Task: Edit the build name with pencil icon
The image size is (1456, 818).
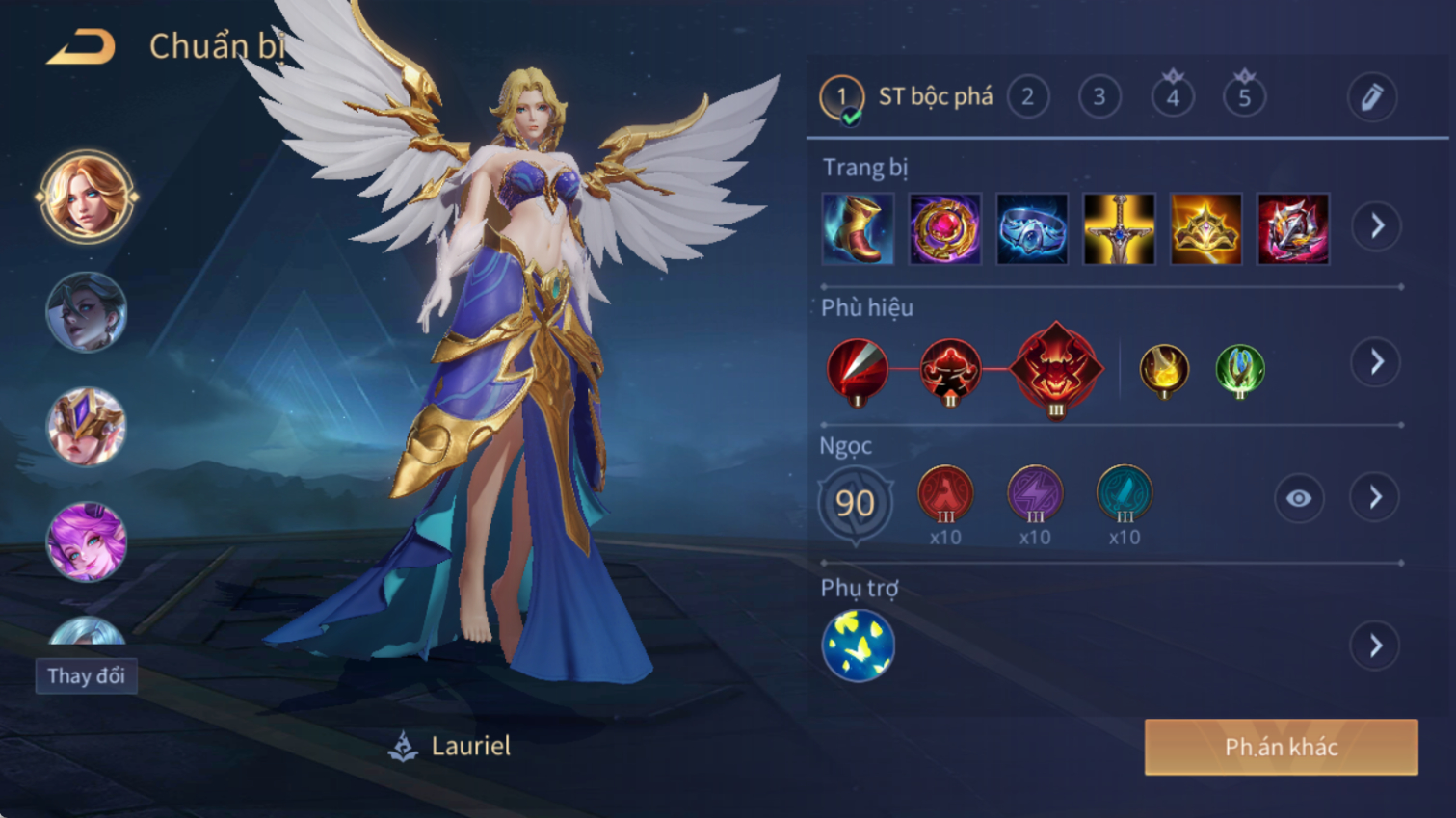Action: tap(1371, 96)
